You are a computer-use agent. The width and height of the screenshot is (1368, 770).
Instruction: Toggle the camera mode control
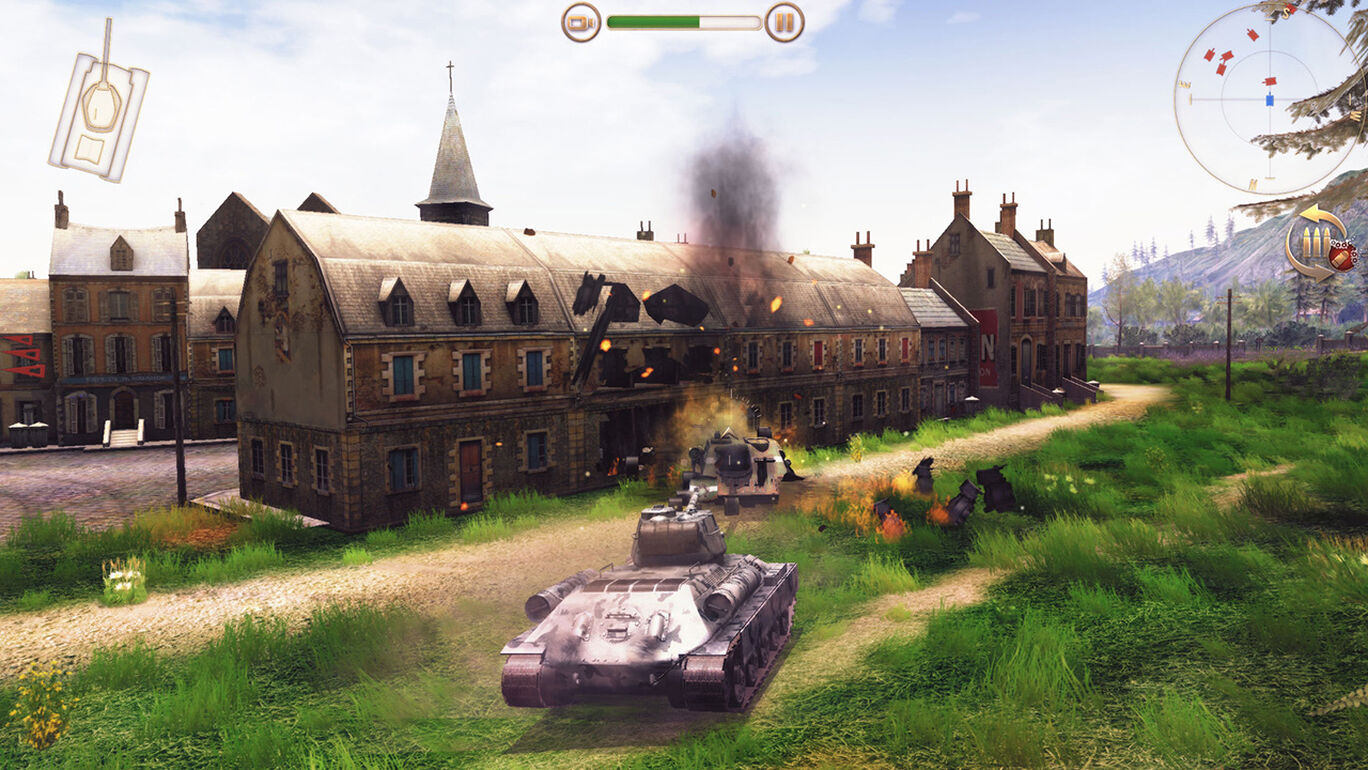(x=581, y=20)
